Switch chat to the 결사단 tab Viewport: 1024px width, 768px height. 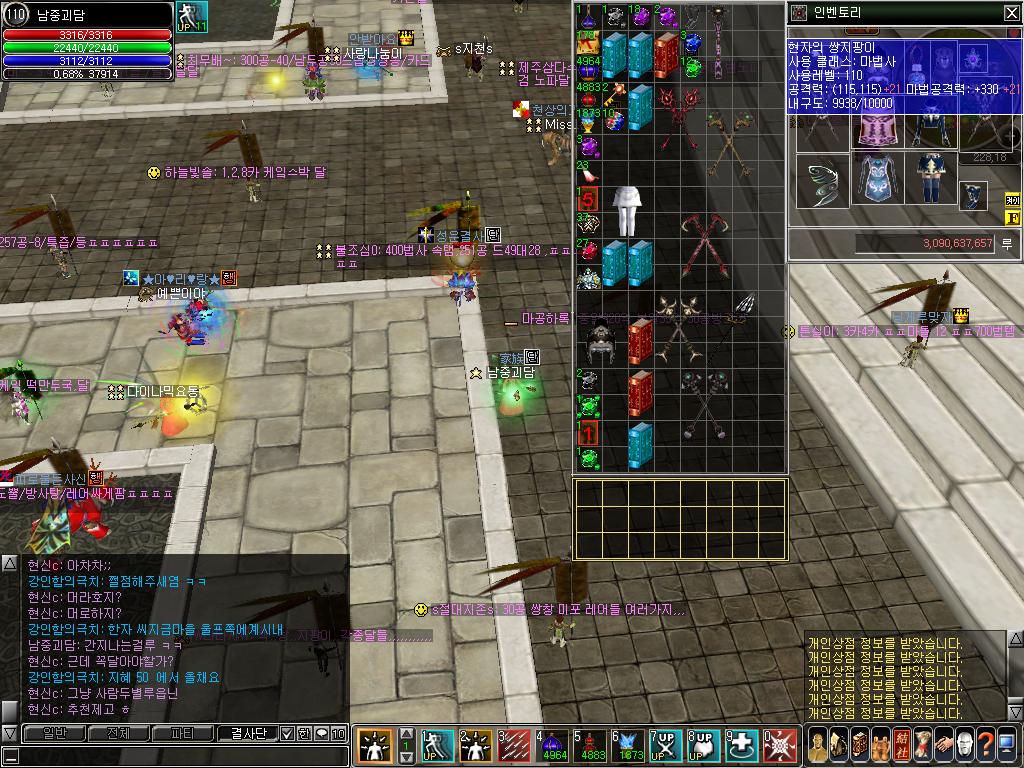(x=246, y=733)
